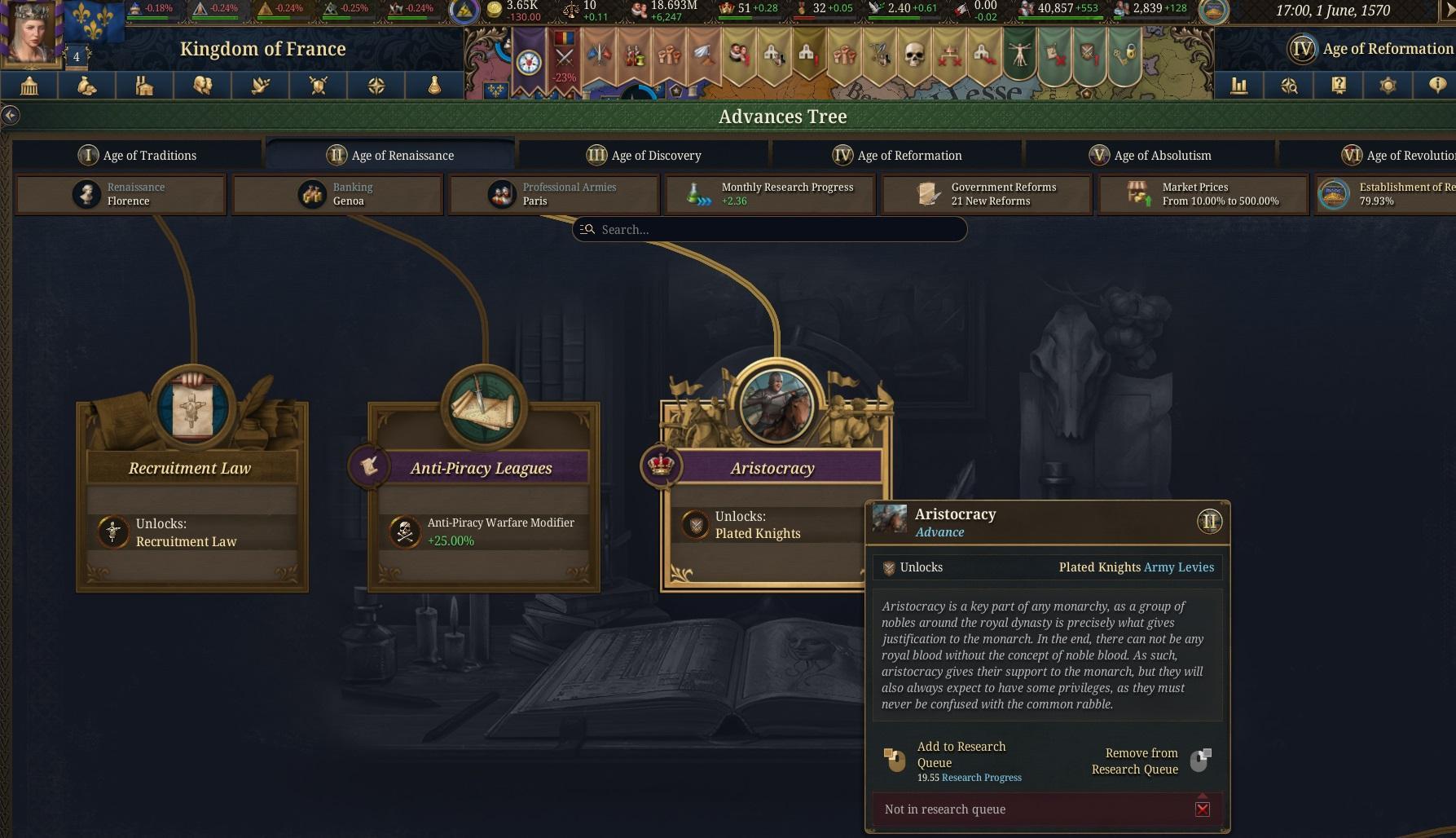
Task: Open the bar chart ledger icon
Action: tap(1238, 86)
